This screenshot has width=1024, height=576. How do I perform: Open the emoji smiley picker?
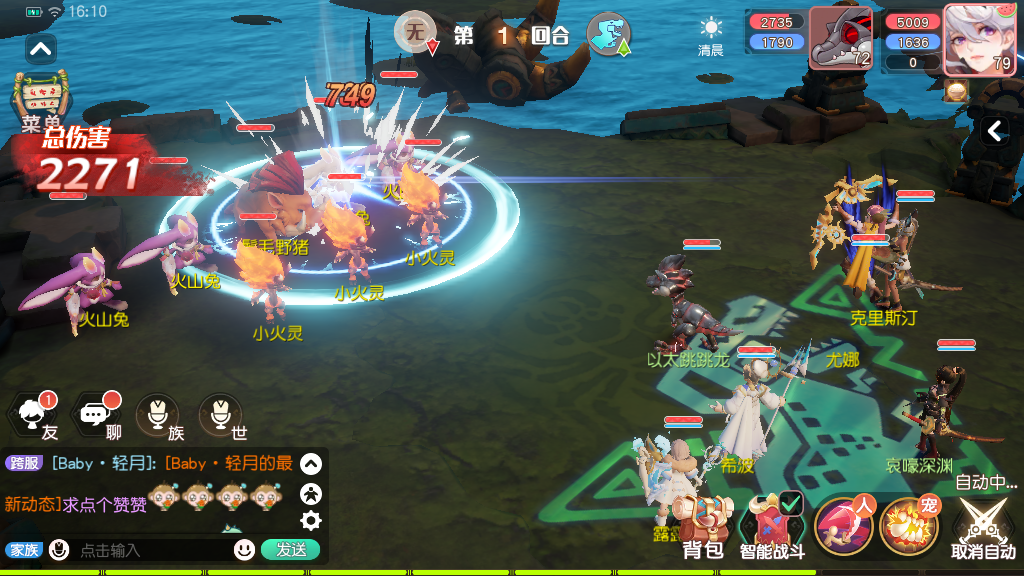click(244, 550)
